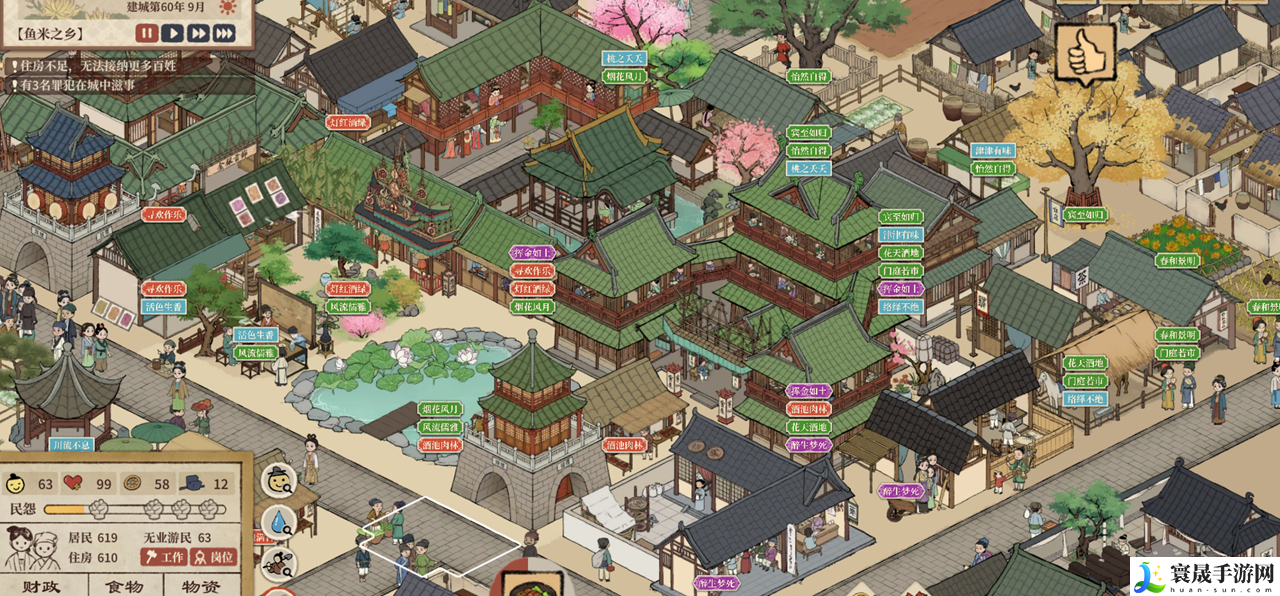Open the citizen face inspection overlay
This screenshot has height=596, width=1280.
(x=278, y=480)
